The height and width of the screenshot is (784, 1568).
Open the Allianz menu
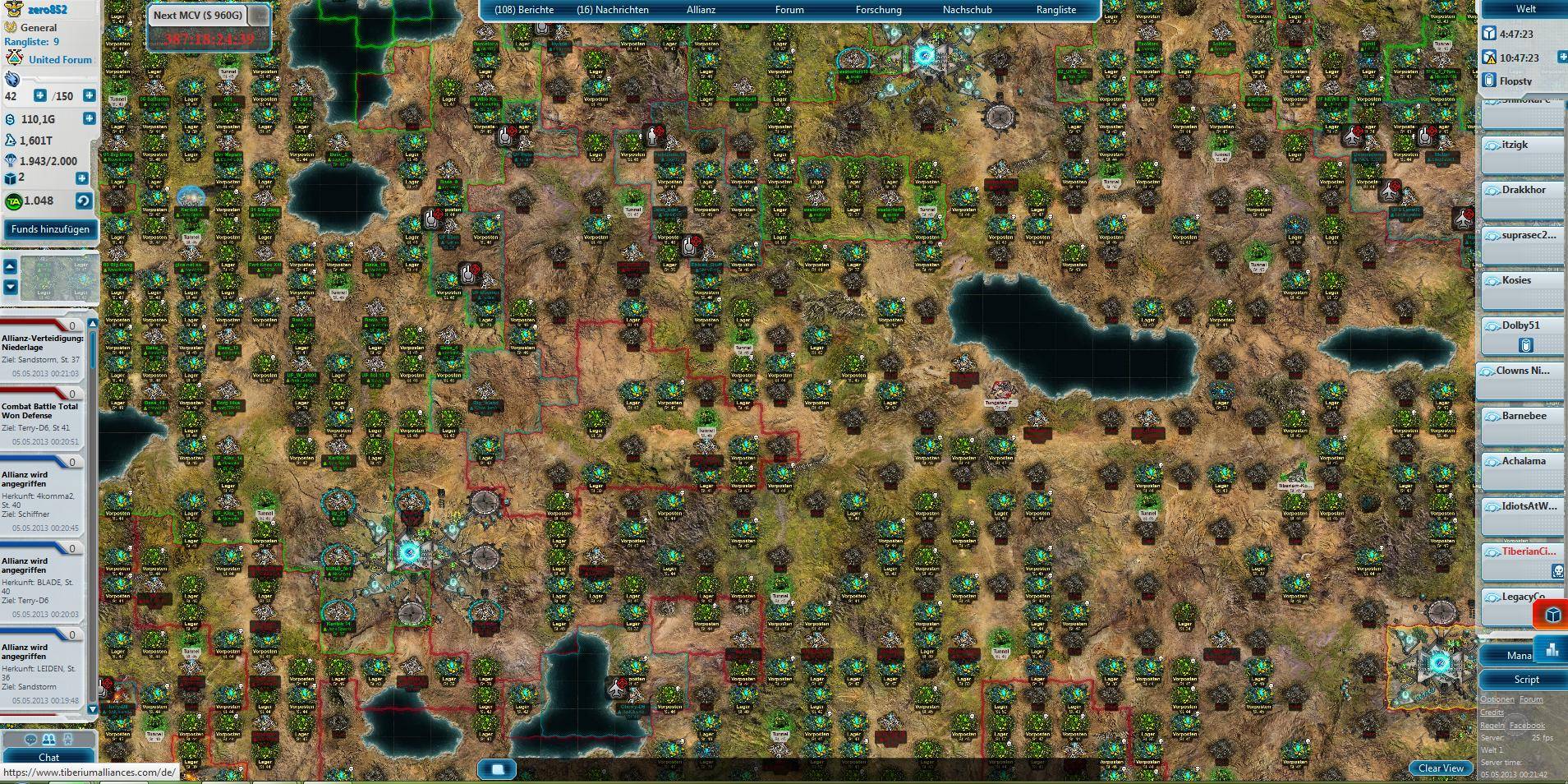pos(701,10)
